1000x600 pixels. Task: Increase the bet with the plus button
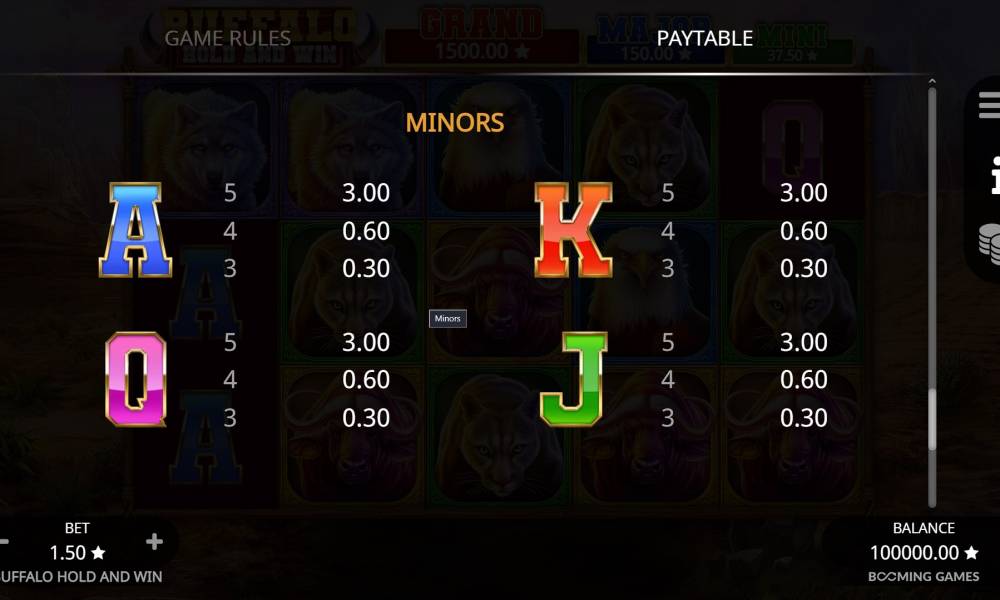(x=154, y=542)
